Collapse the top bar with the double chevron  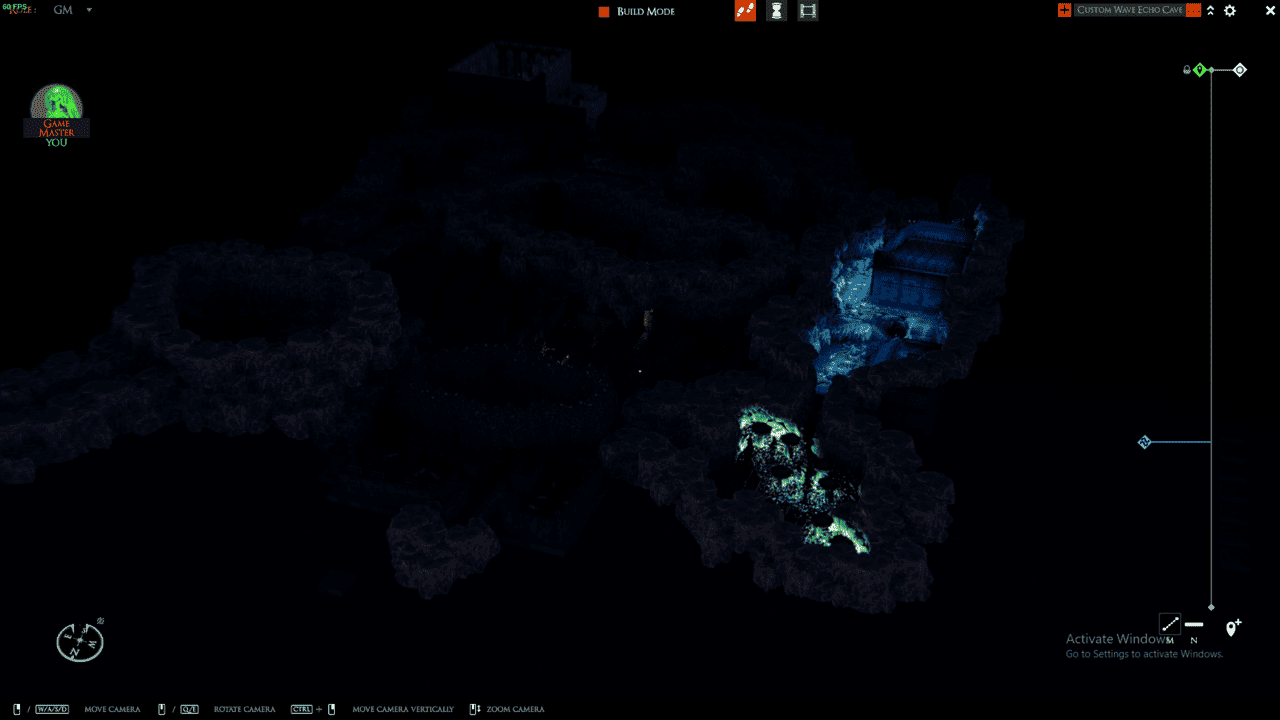tap(1211, 10)
